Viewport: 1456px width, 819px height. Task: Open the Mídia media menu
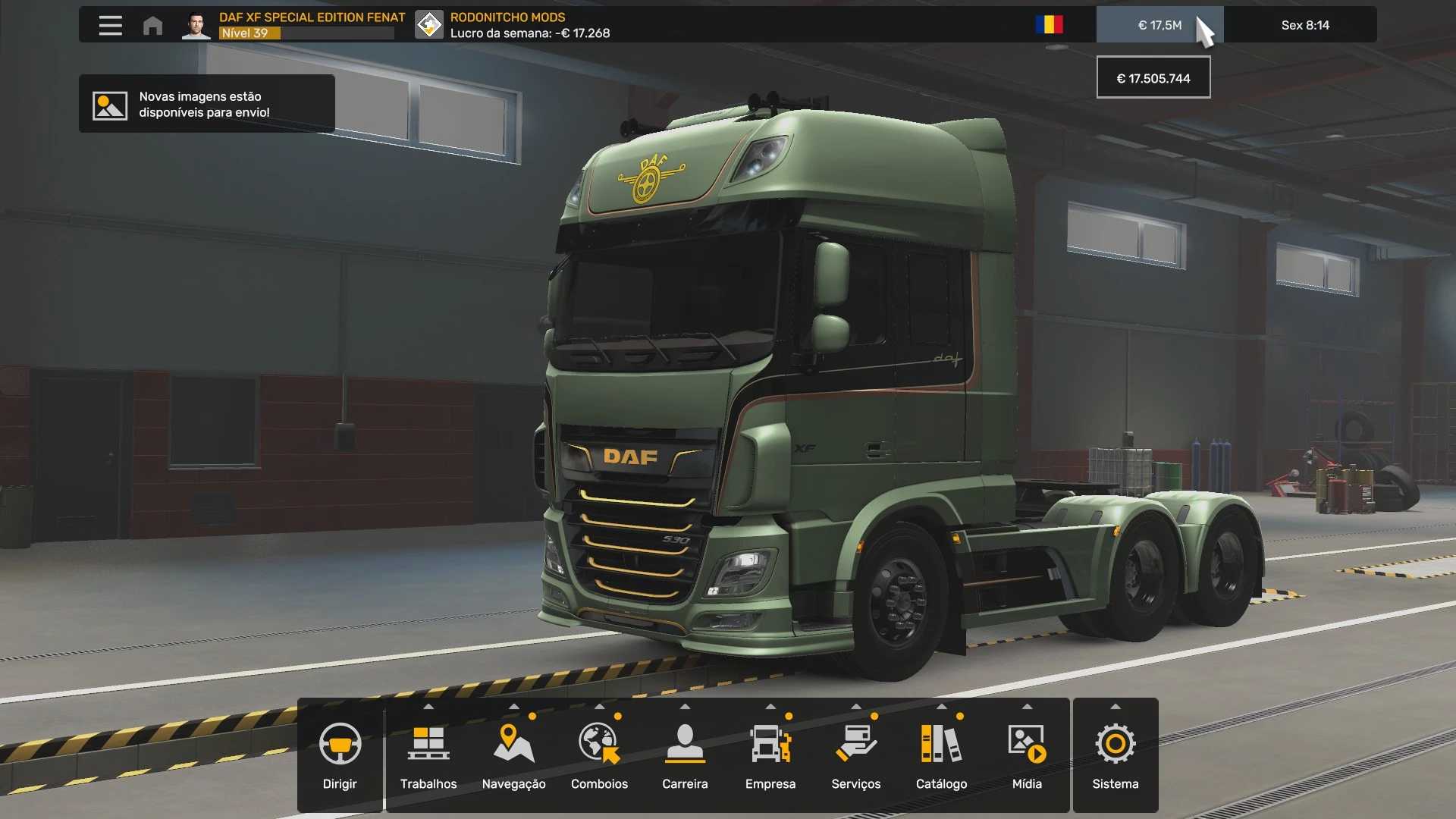(1027, 755)
